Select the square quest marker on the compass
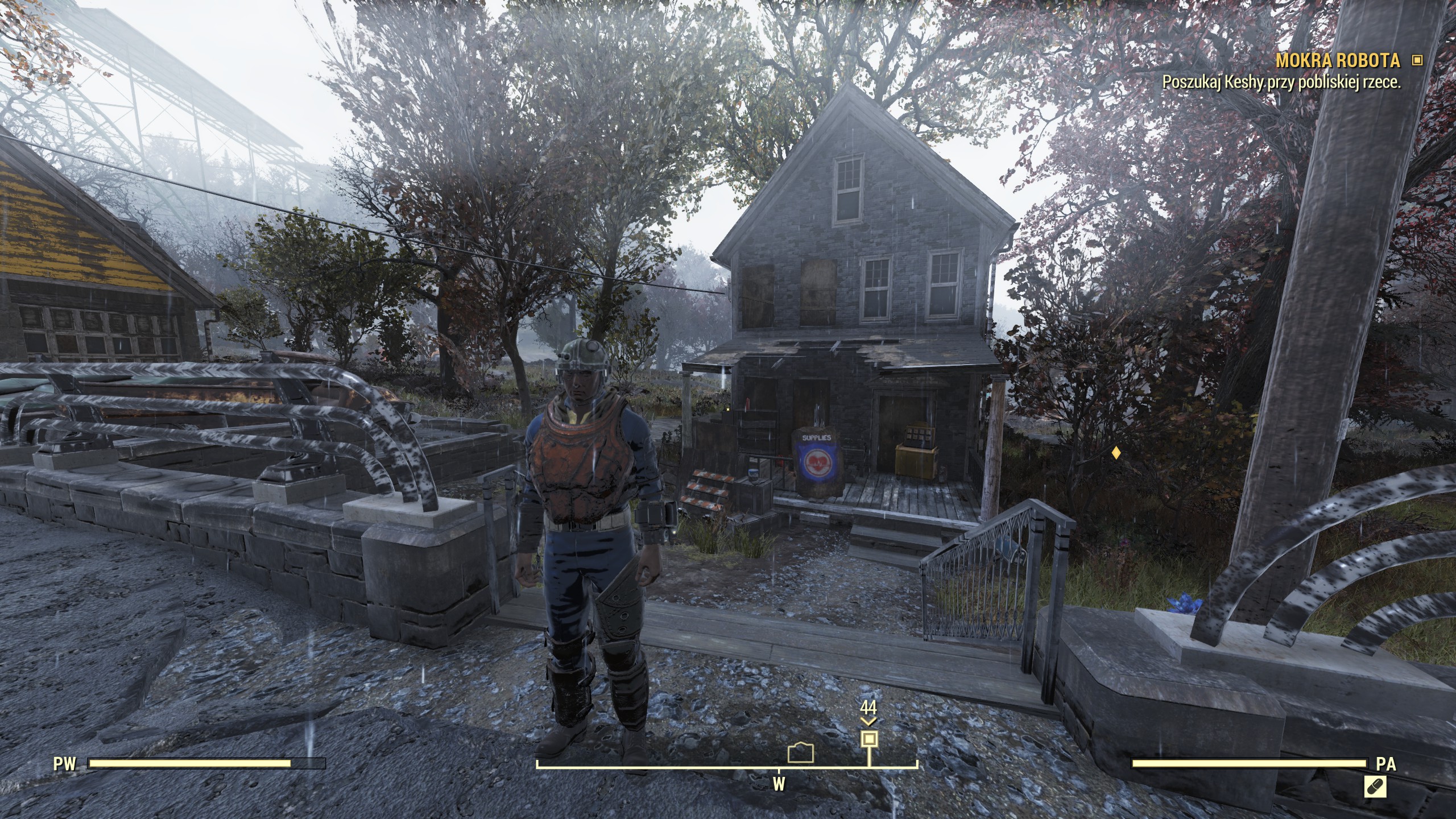 [868, 739]
